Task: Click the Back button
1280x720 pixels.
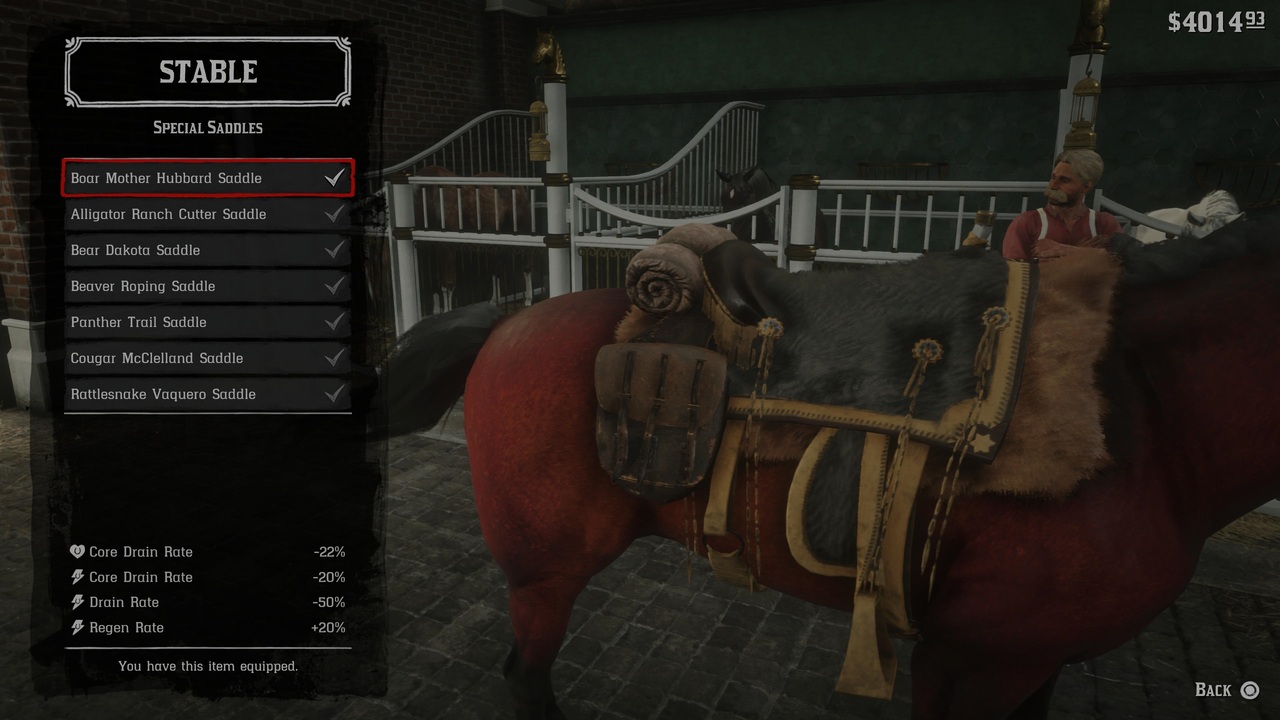Action: tap(1224, 690)
